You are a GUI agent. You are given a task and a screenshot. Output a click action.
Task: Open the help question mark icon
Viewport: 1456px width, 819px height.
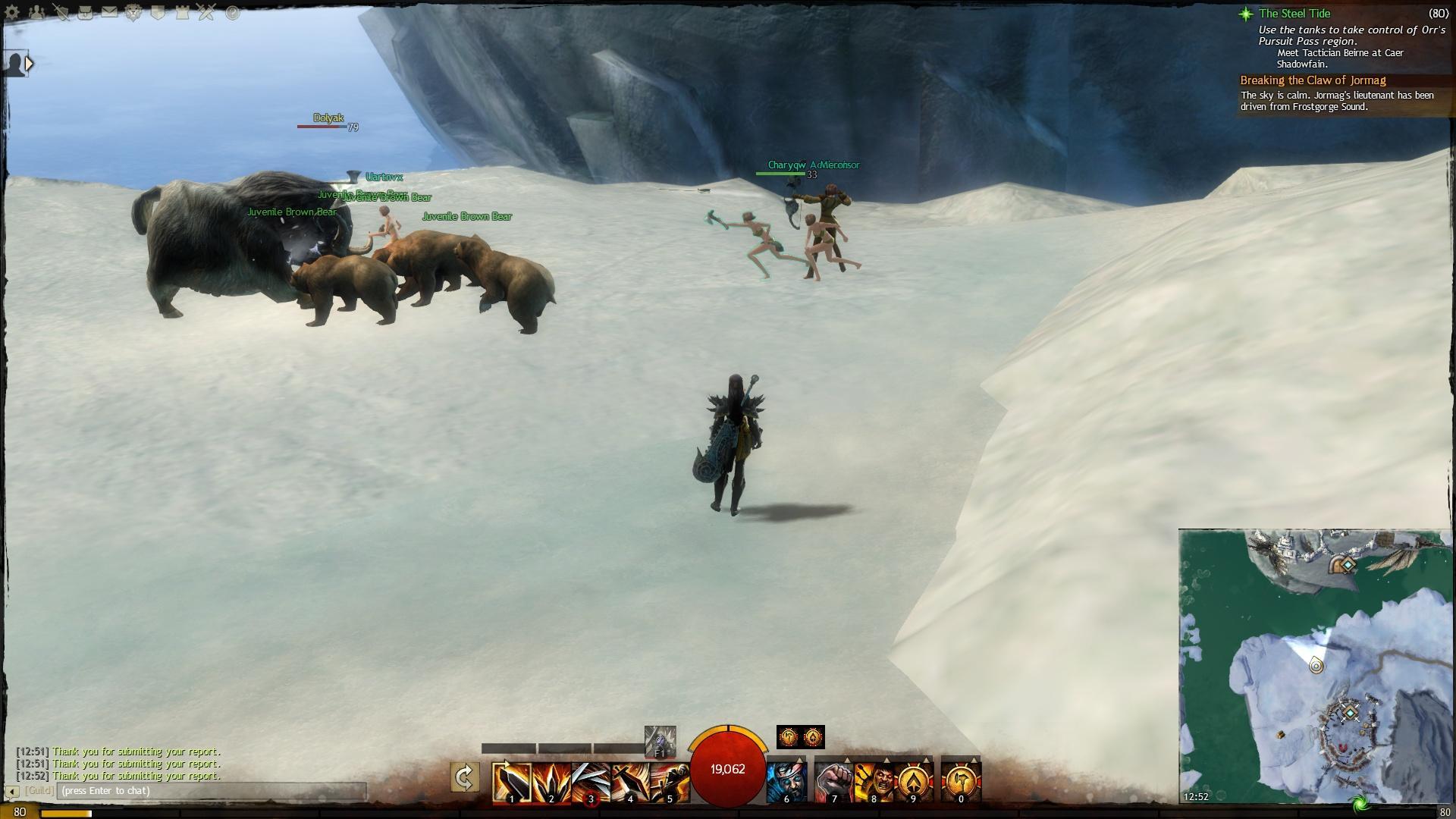point(232,12)
